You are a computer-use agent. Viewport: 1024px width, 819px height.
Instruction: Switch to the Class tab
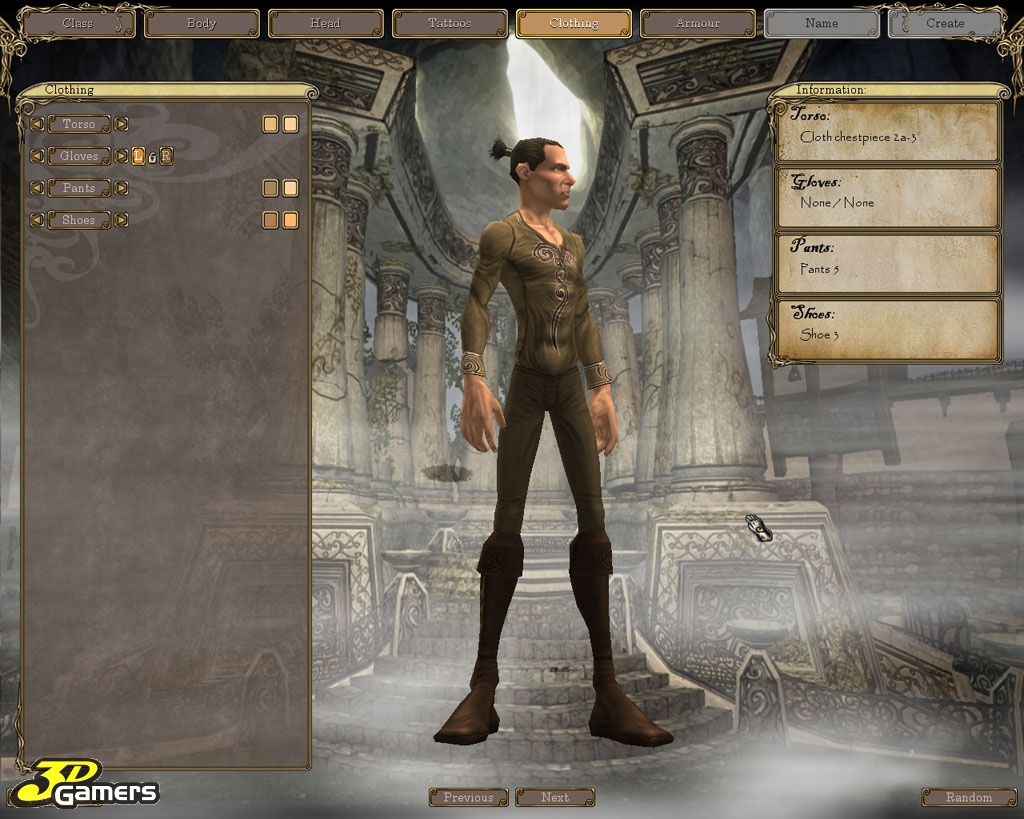coord(78,23)
